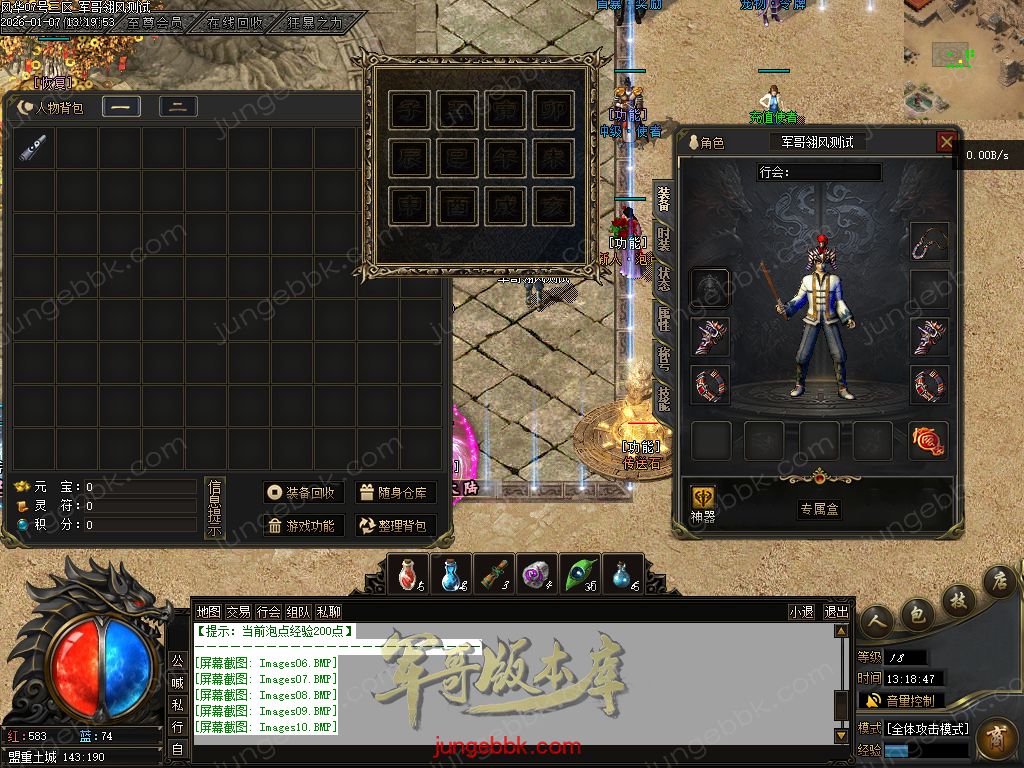Switch to bag page 二
The height and width of the screenshot is (768, 1024).
178,107
